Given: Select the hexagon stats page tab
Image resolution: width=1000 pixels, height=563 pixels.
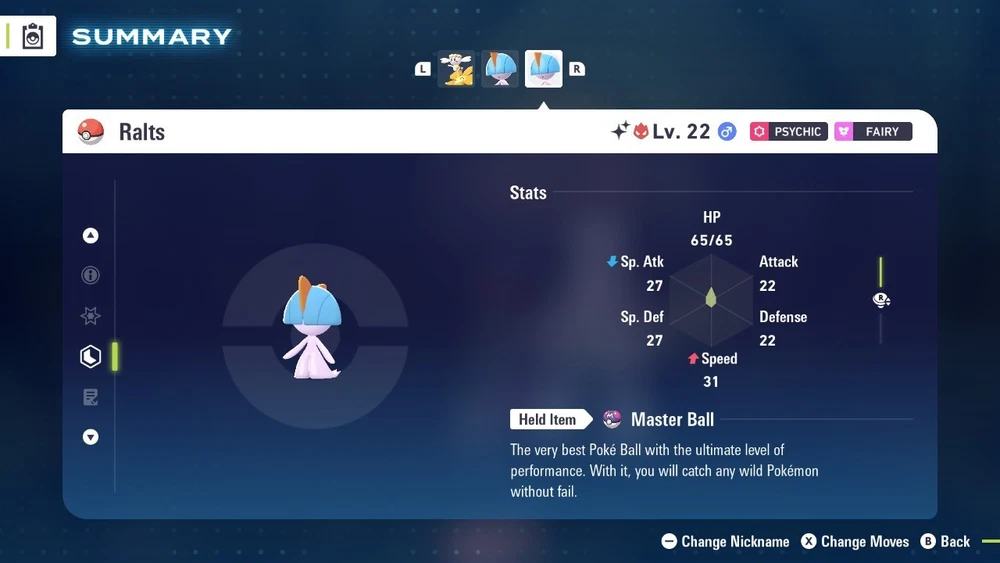Looking at the screenshot, I should pyautogui.click(x=91, y=356).
